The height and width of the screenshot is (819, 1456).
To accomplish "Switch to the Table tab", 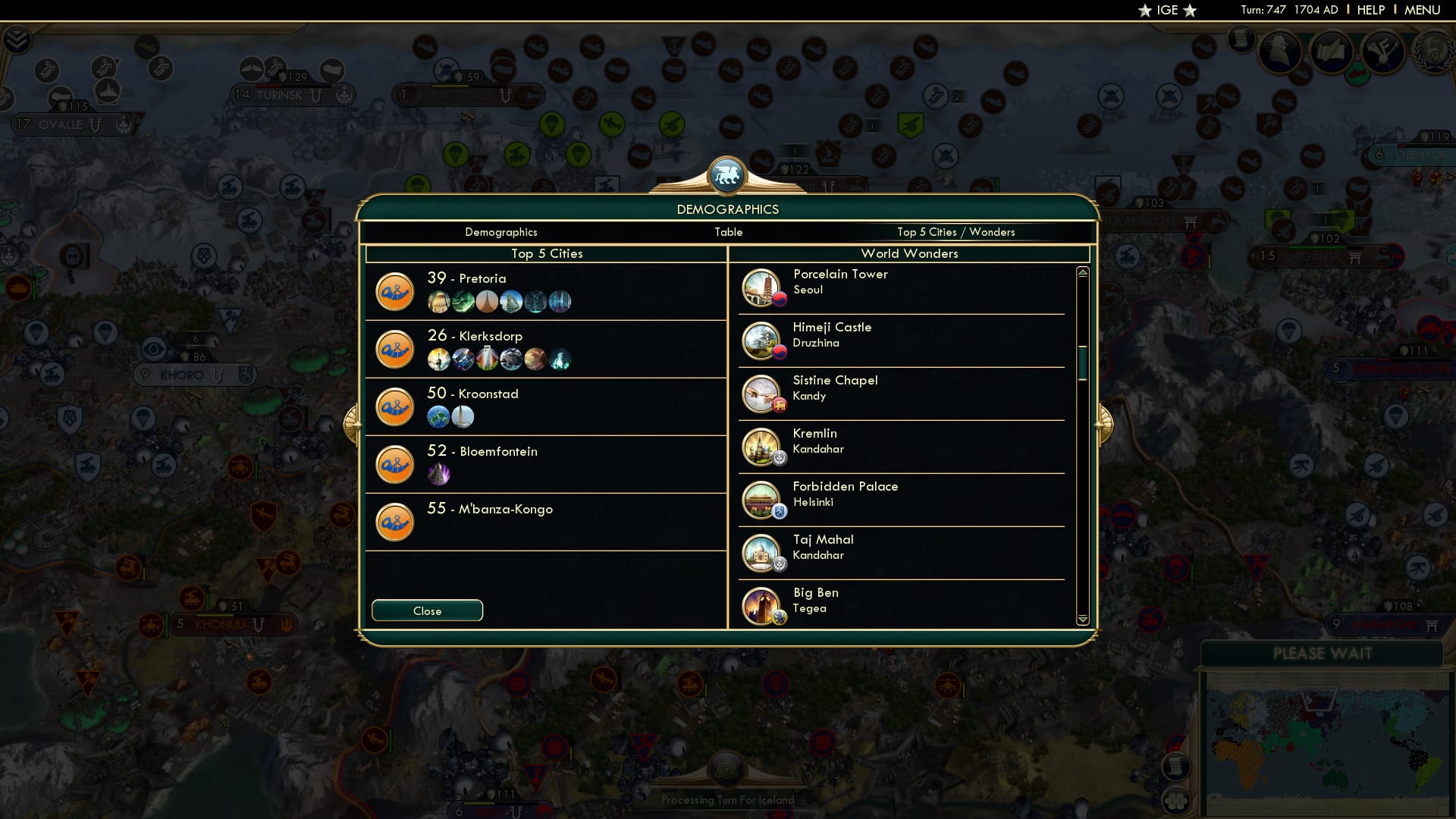I will coord(729,232).
